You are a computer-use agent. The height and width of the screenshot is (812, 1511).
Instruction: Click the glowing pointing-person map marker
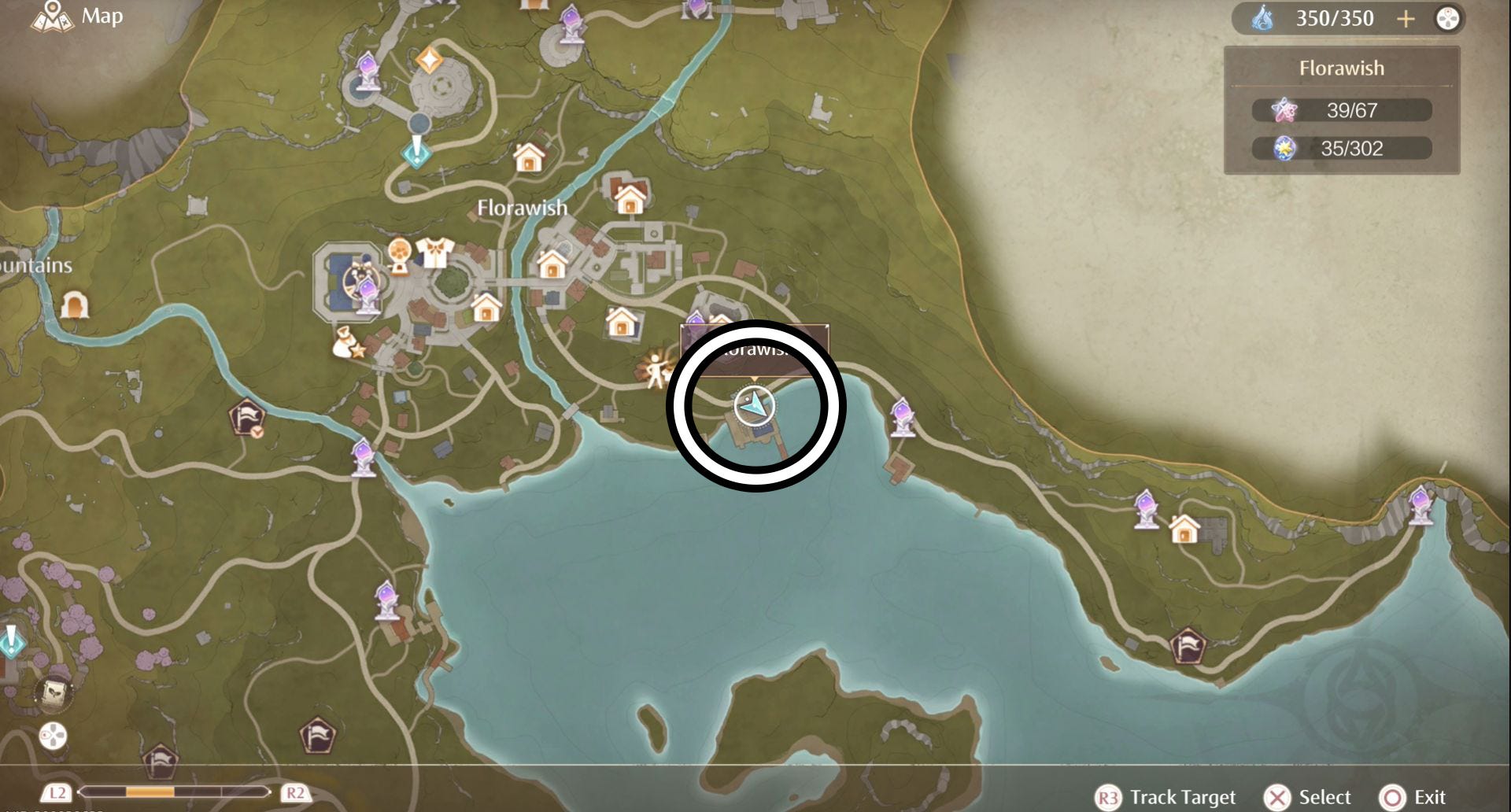(x=655, y=369)
